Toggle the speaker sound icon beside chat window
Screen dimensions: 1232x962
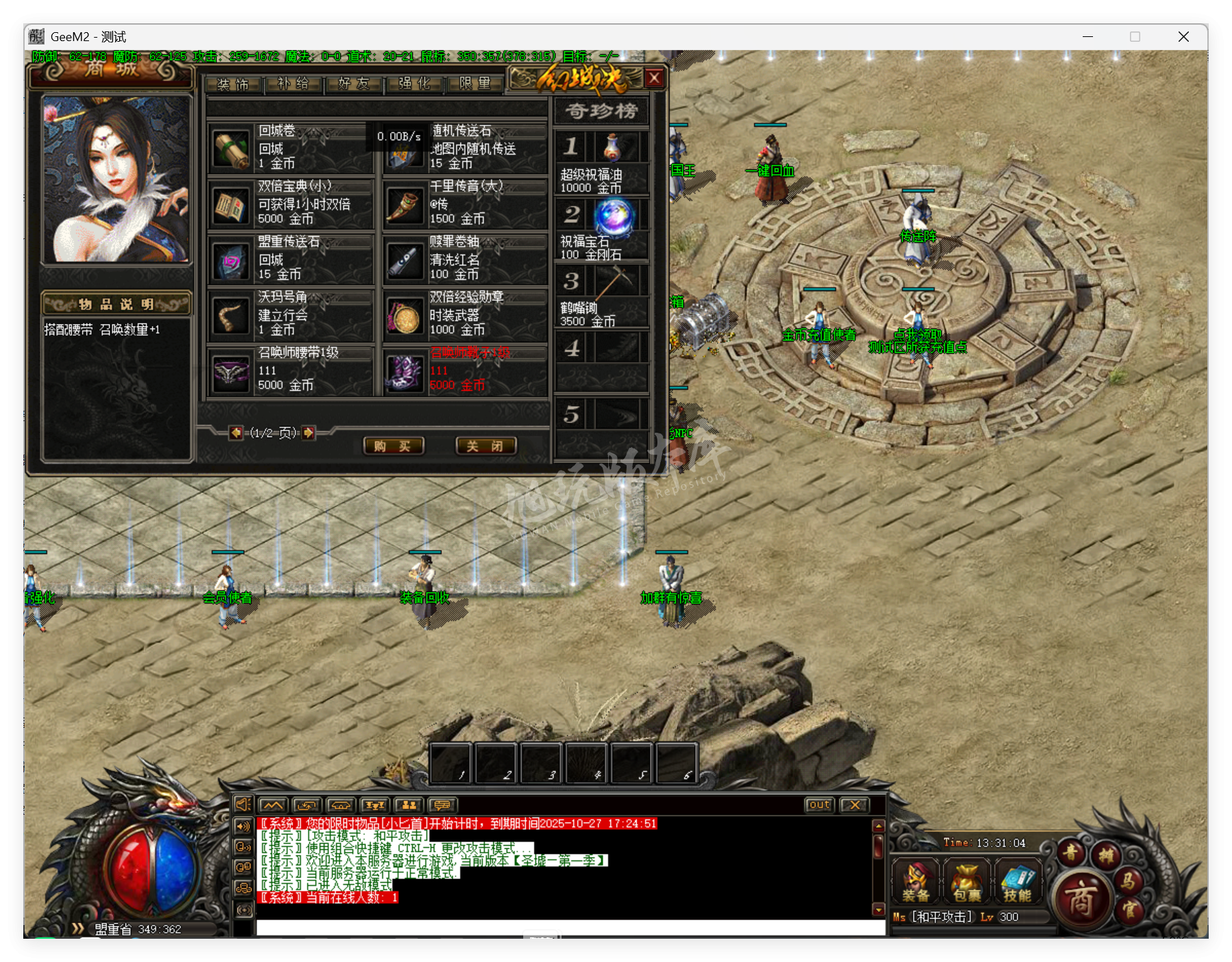[243, 805]
